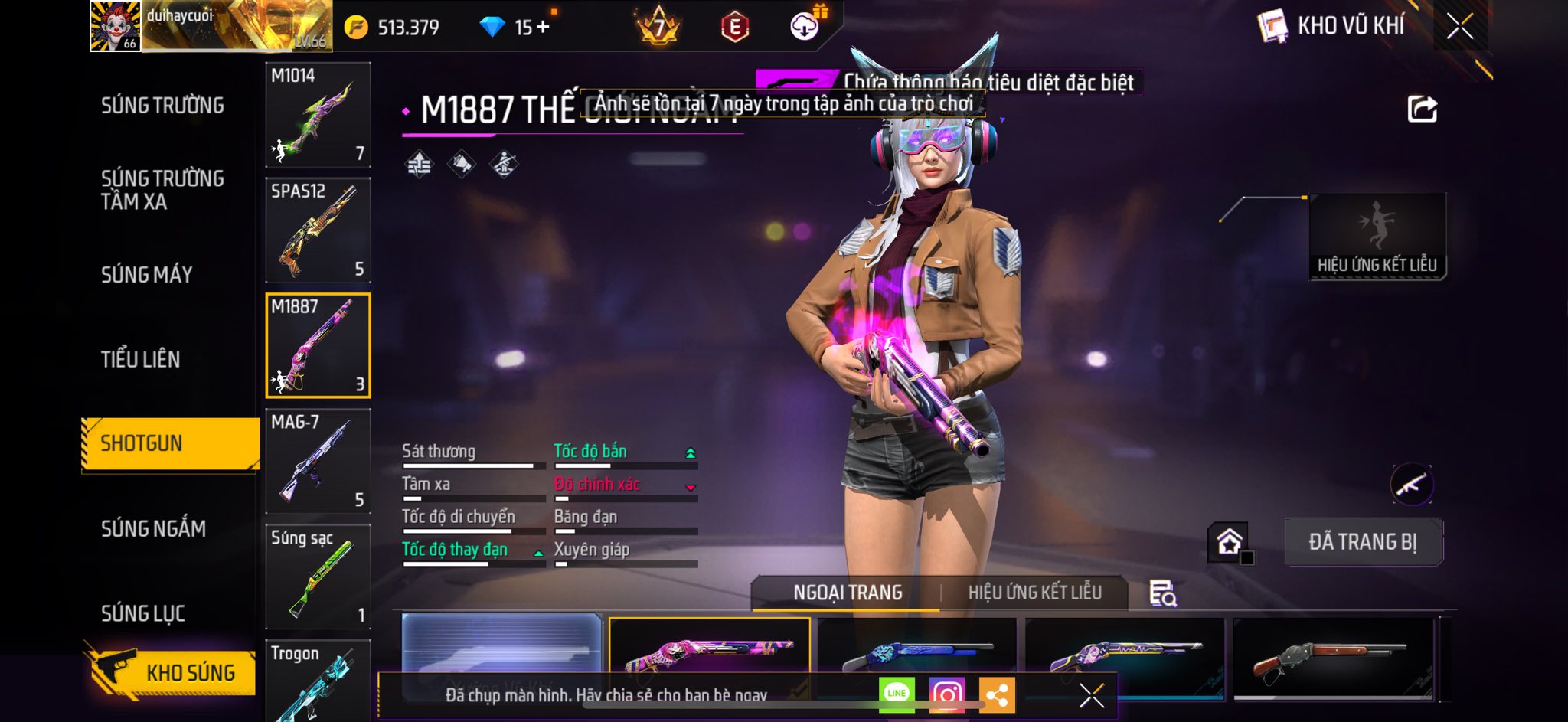Click the share icon near top right
The image size is (1568, 722).
pos(1422,109)
